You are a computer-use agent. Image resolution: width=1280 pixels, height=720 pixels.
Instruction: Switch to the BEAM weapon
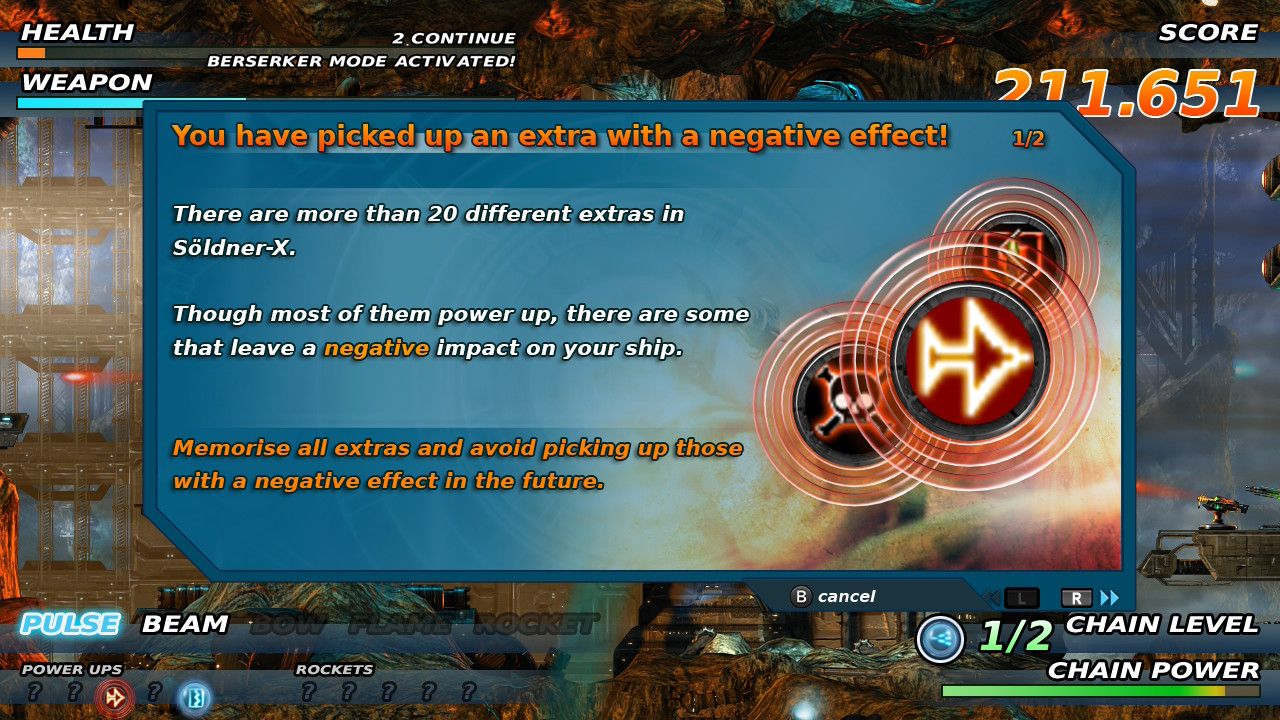pos(185,625)
